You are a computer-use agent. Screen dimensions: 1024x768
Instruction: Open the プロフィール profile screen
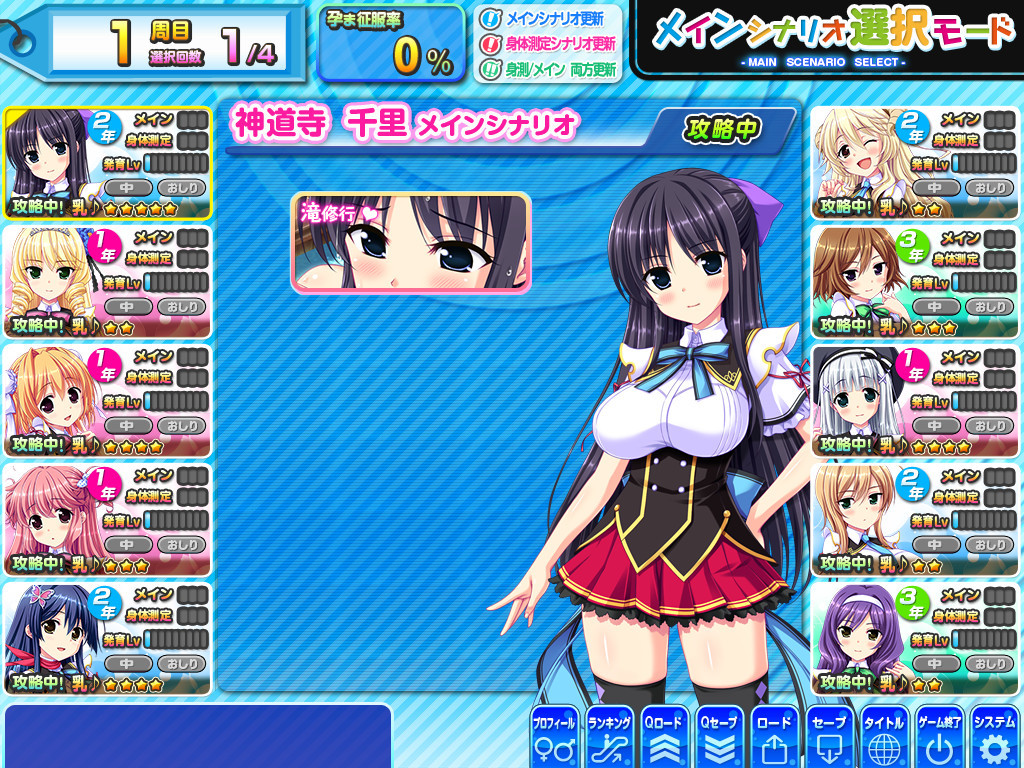pos(553,737)
